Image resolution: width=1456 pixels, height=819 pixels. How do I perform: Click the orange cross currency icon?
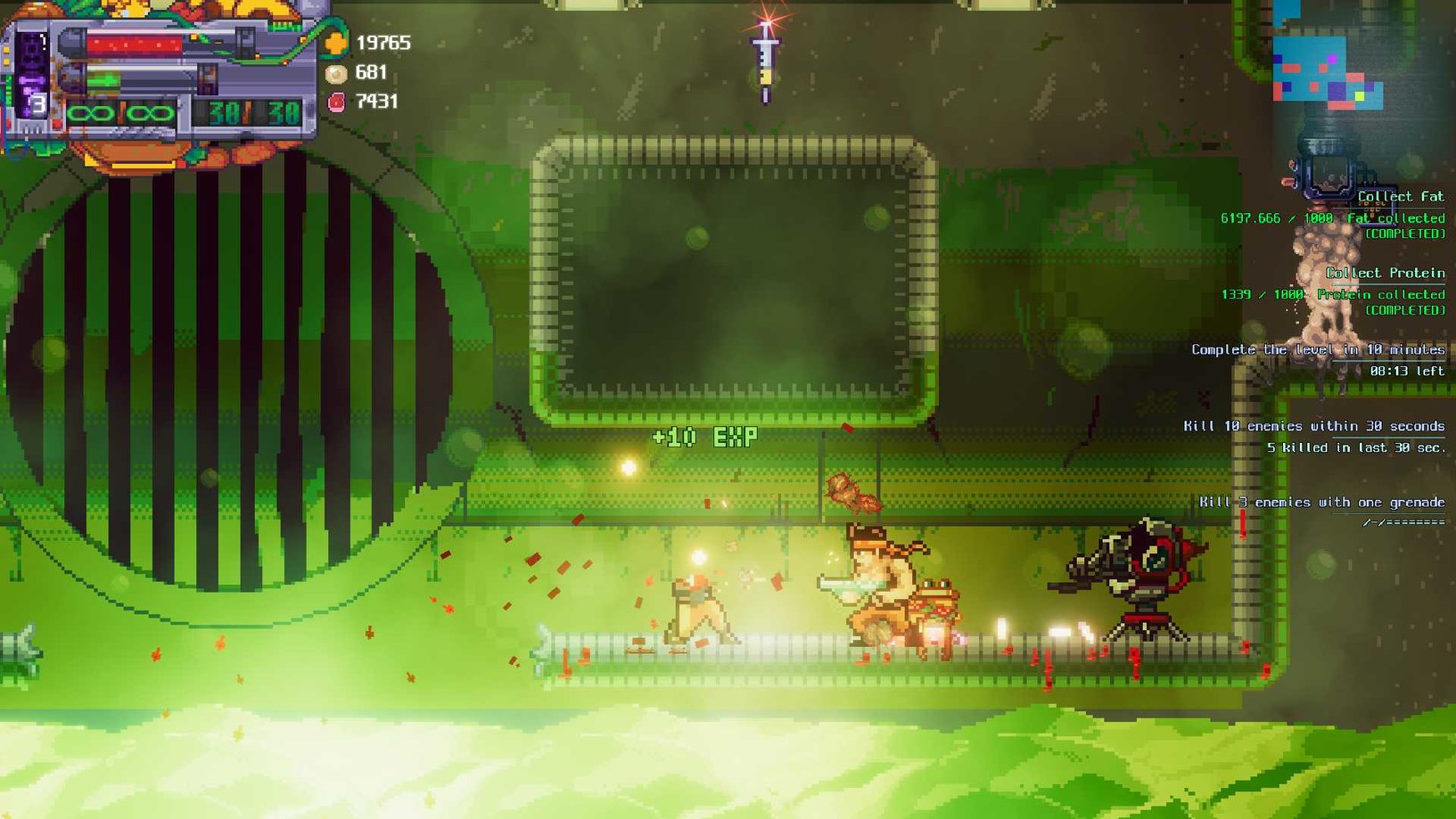336,43
